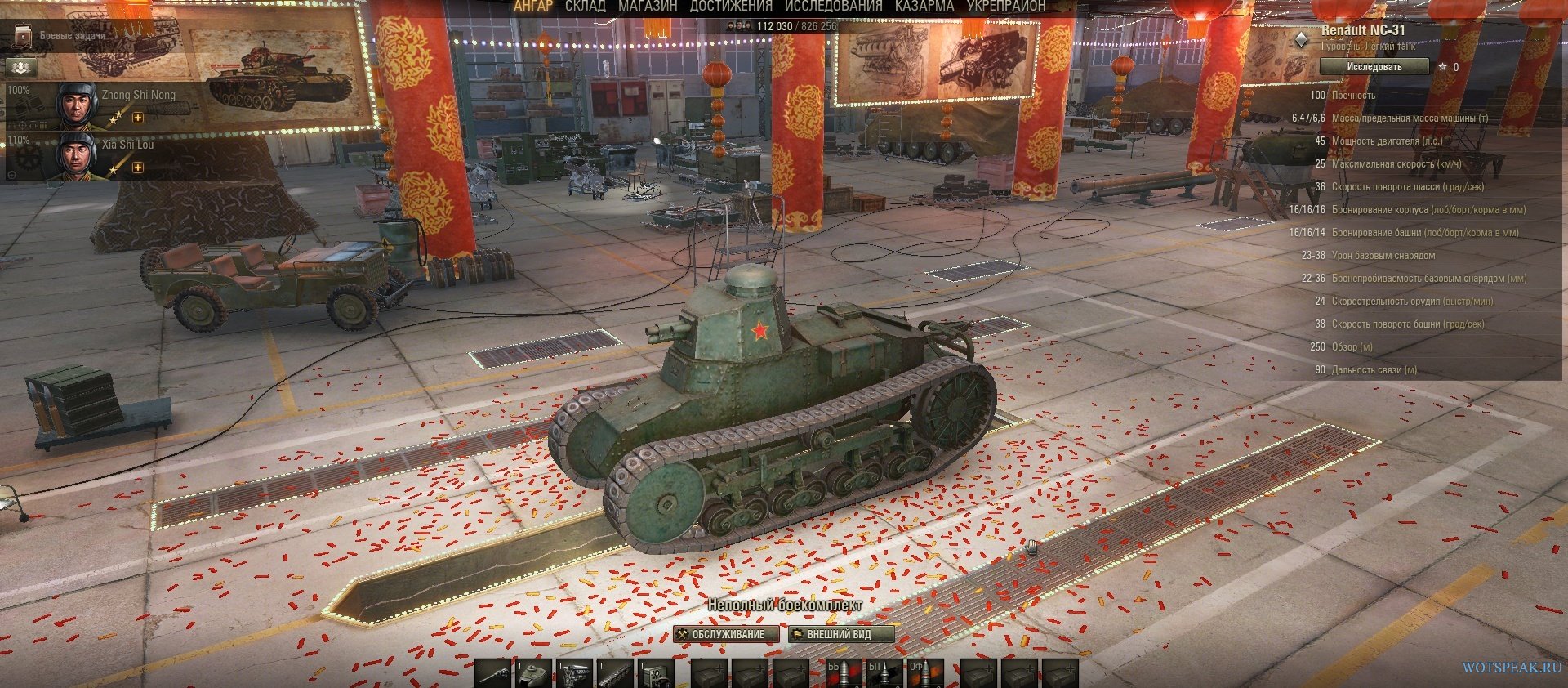Select the gun module slot
1568x688 pixels.
(494, 673)
